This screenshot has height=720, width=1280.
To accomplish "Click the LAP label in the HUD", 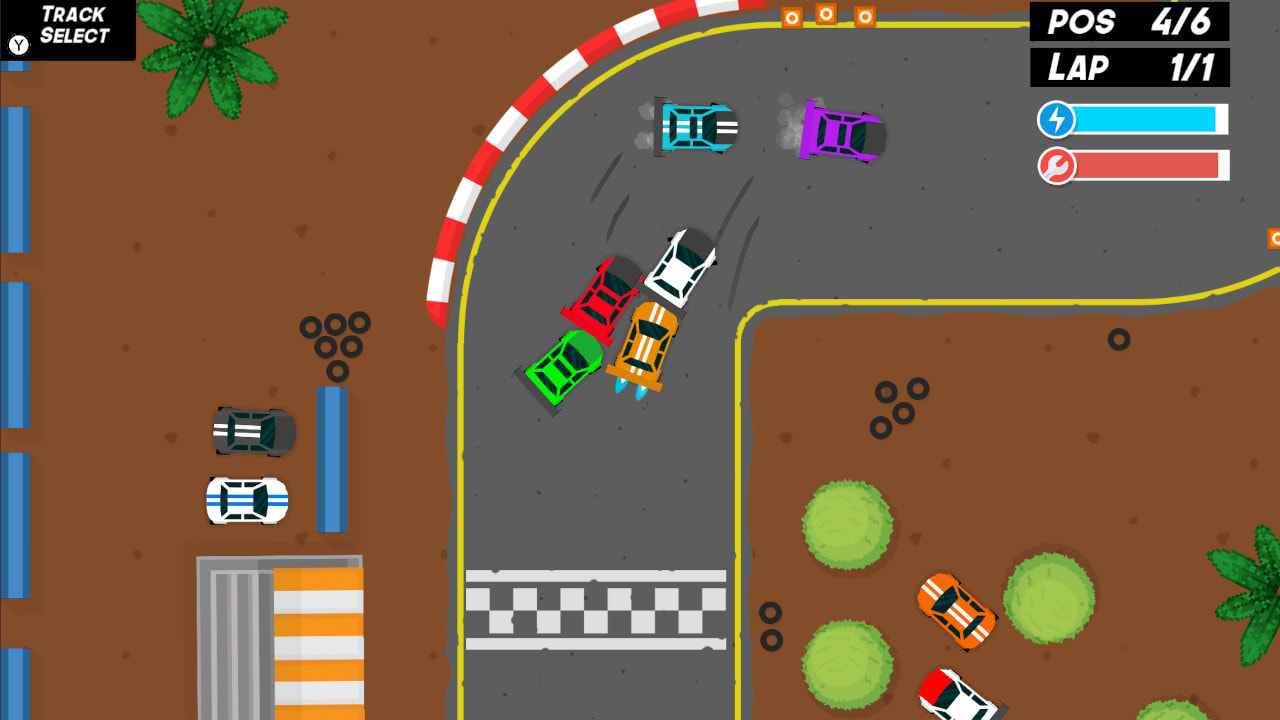I will point(1077,68).
